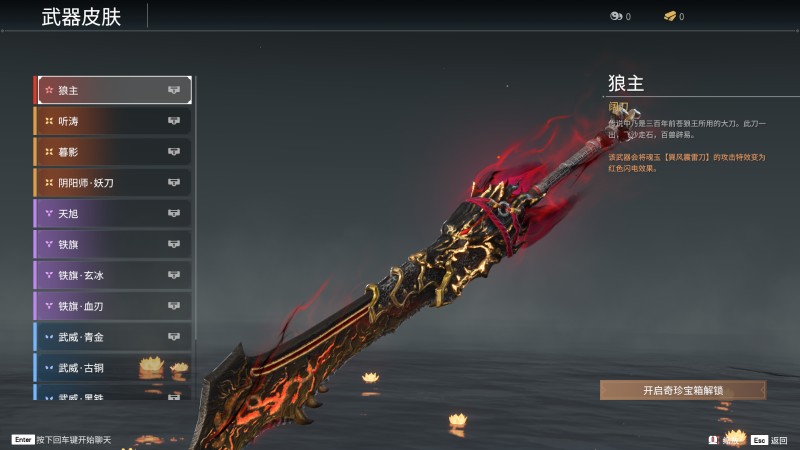The height and width of the screenshot is (450, 800).
Task: Click the 开启奇珍宝箱解锁 unlock button
Action: (x=683, y=390)
